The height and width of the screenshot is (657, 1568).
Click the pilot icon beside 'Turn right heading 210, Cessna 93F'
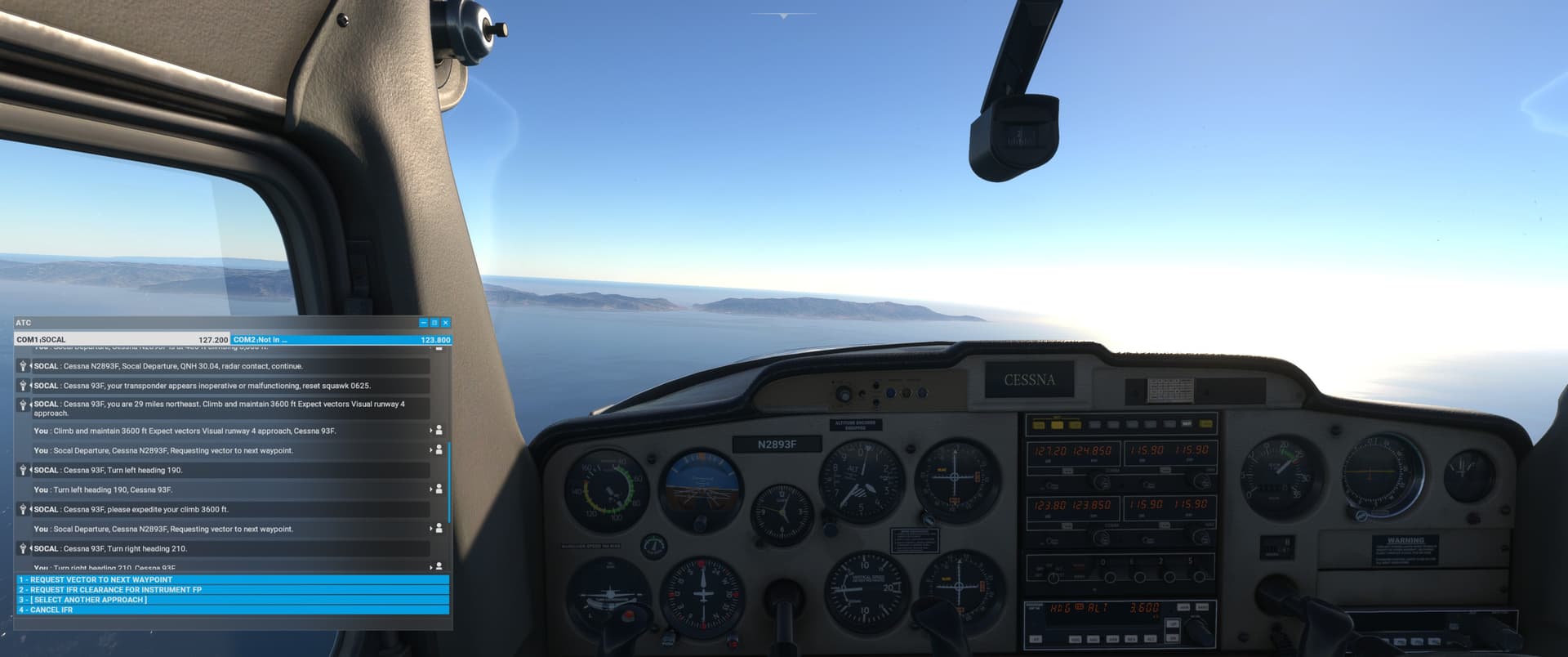pos(439,566)
